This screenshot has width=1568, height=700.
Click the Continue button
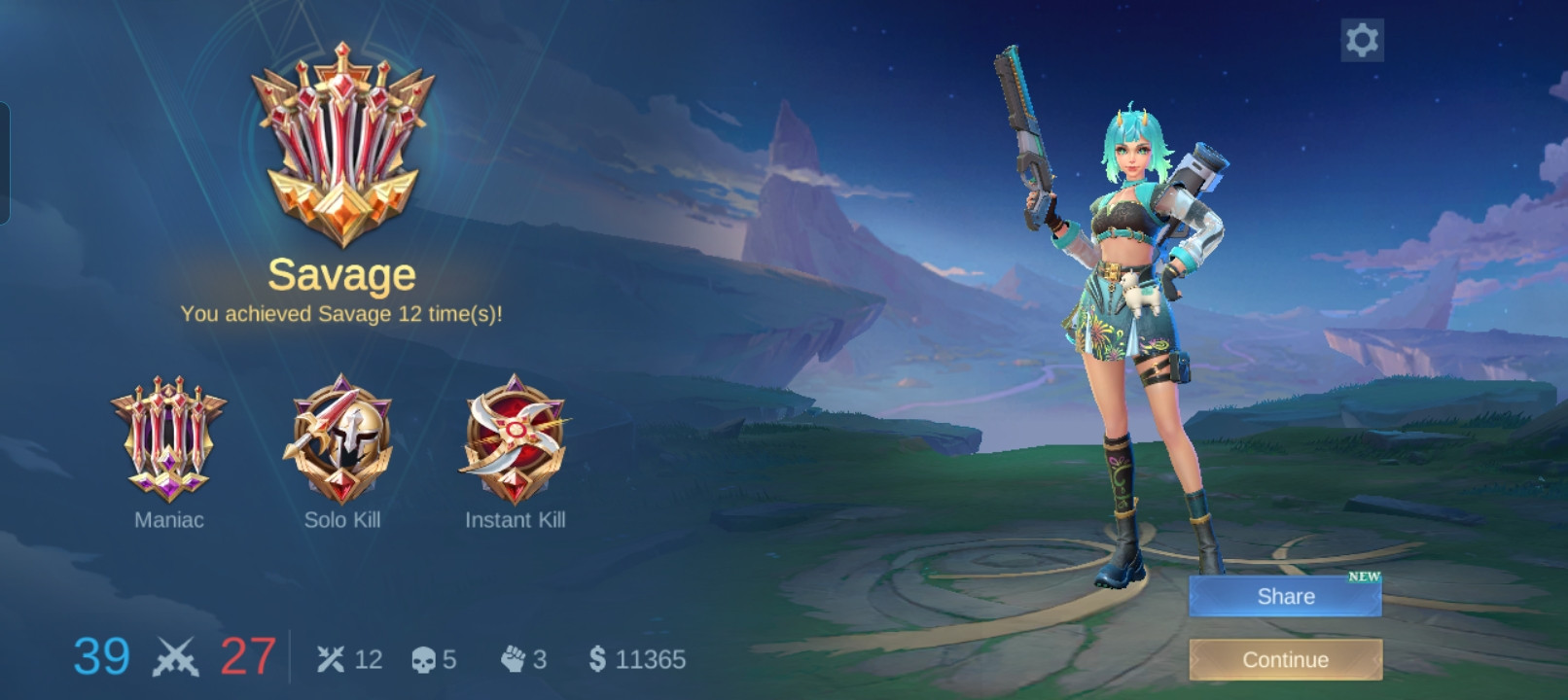(1285, 659)
